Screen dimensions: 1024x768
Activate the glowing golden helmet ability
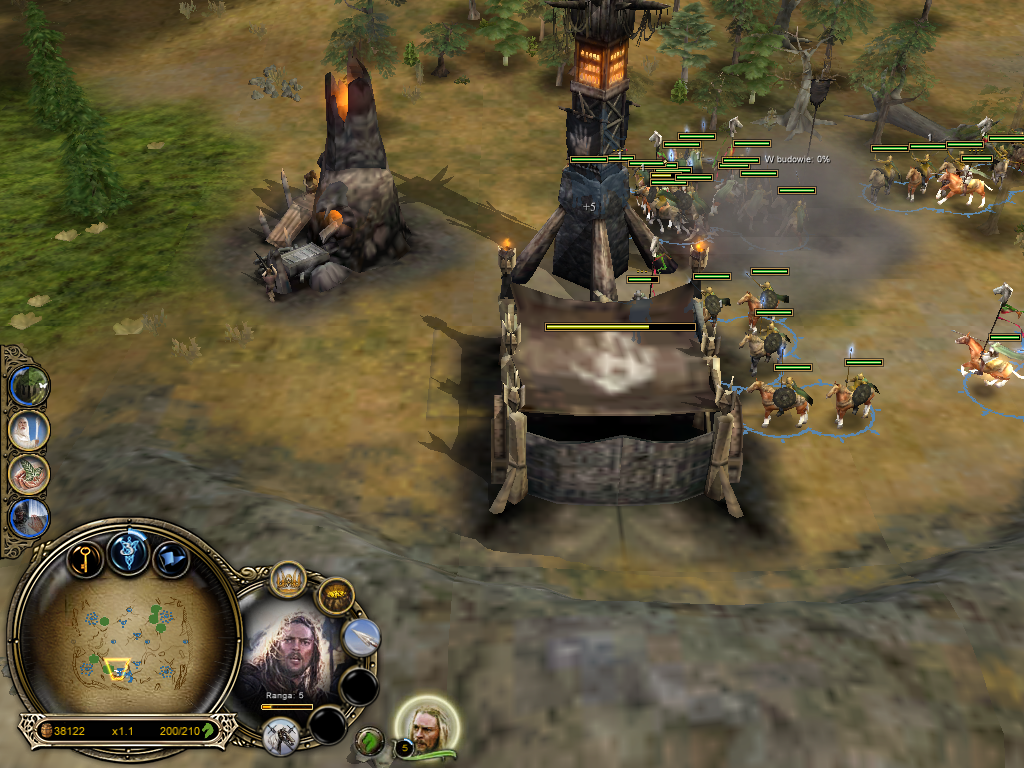click(x=335, y=597)
